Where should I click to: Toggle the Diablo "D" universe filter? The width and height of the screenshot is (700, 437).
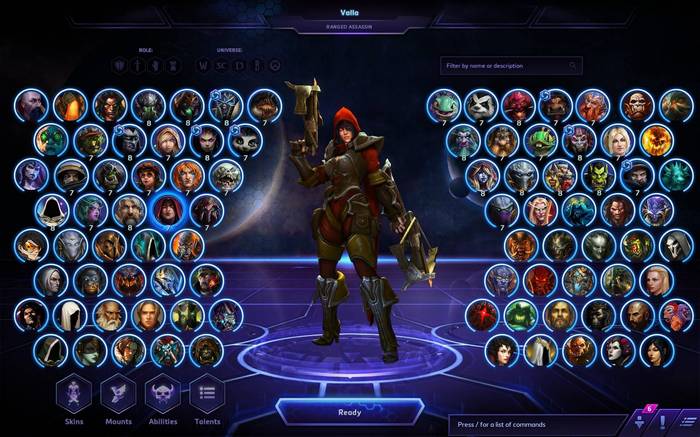pos(239,66)
